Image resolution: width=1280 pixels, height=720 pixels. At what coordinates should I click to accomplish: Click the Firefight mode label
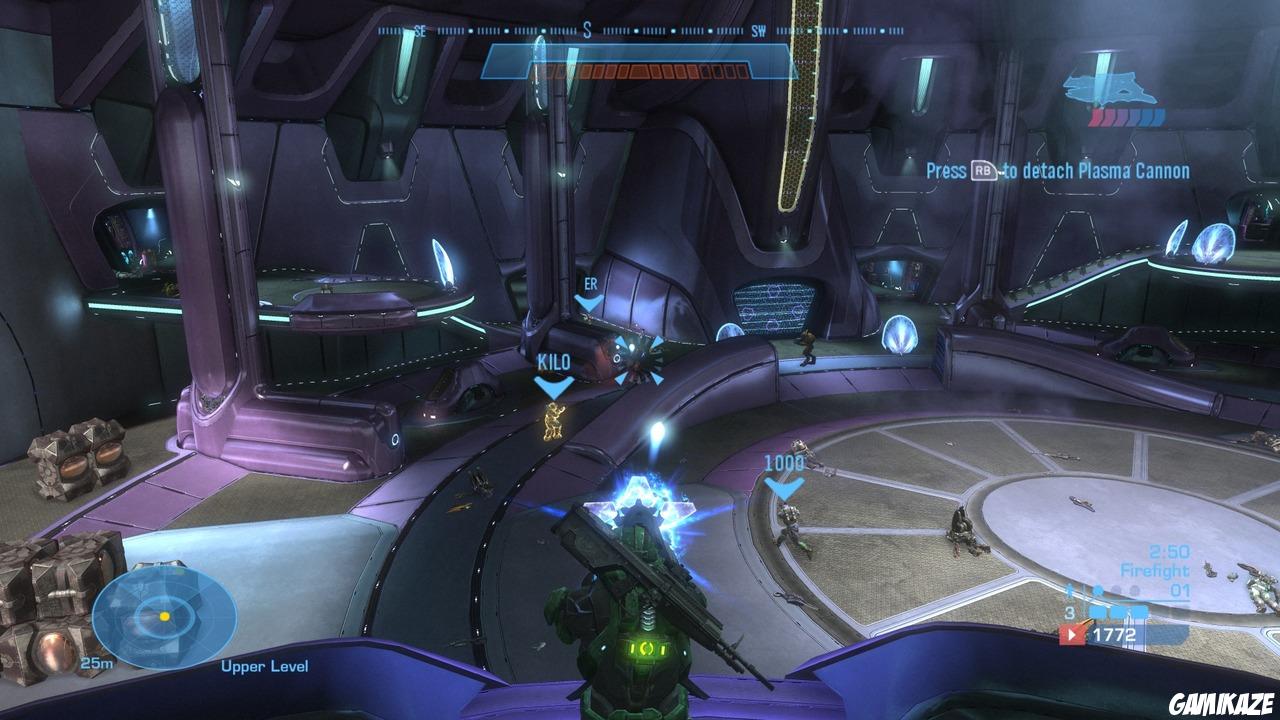coord(1155,568)
